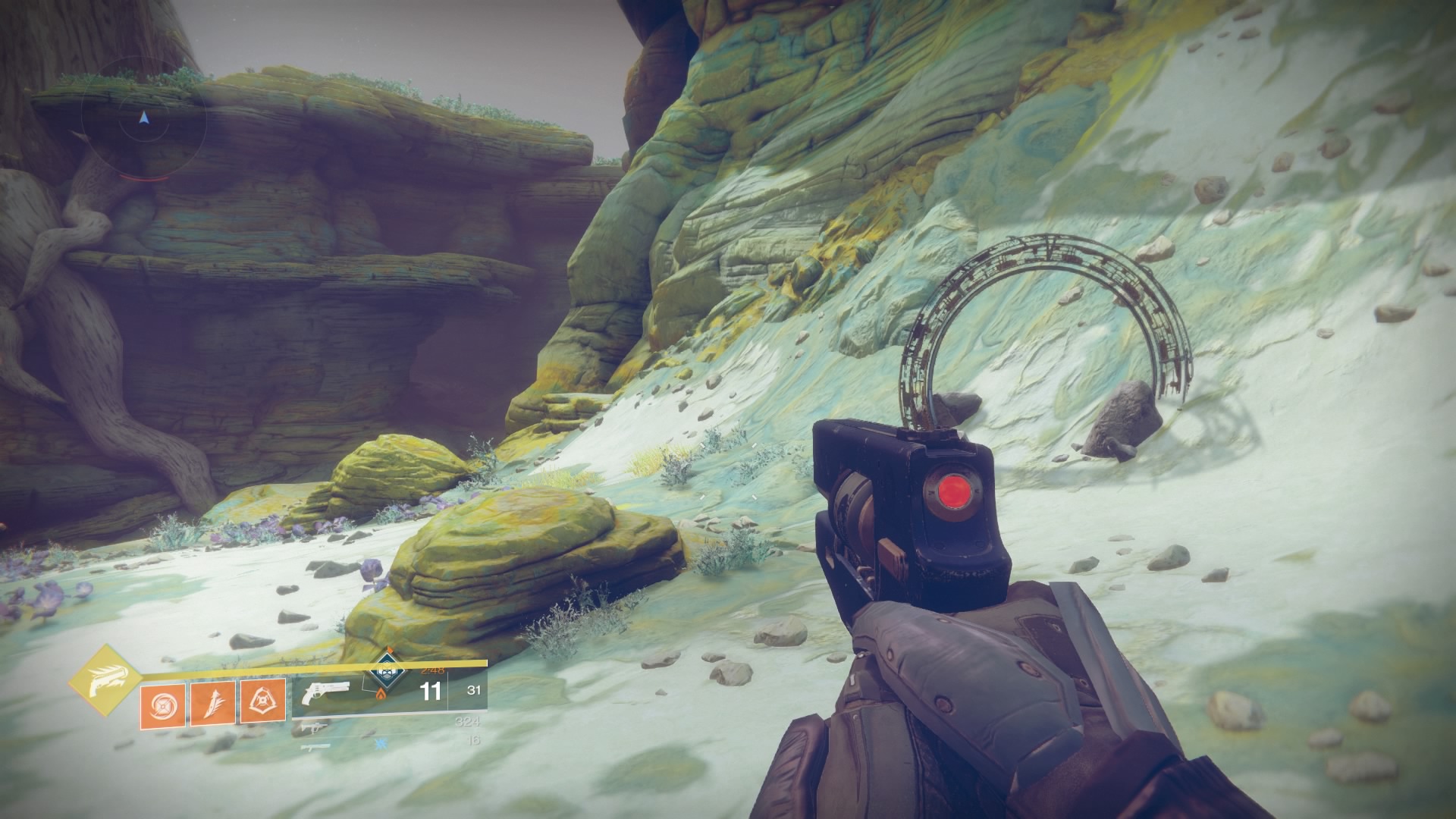Select the swirl grenade ability icon

click(x=162, y=701)
